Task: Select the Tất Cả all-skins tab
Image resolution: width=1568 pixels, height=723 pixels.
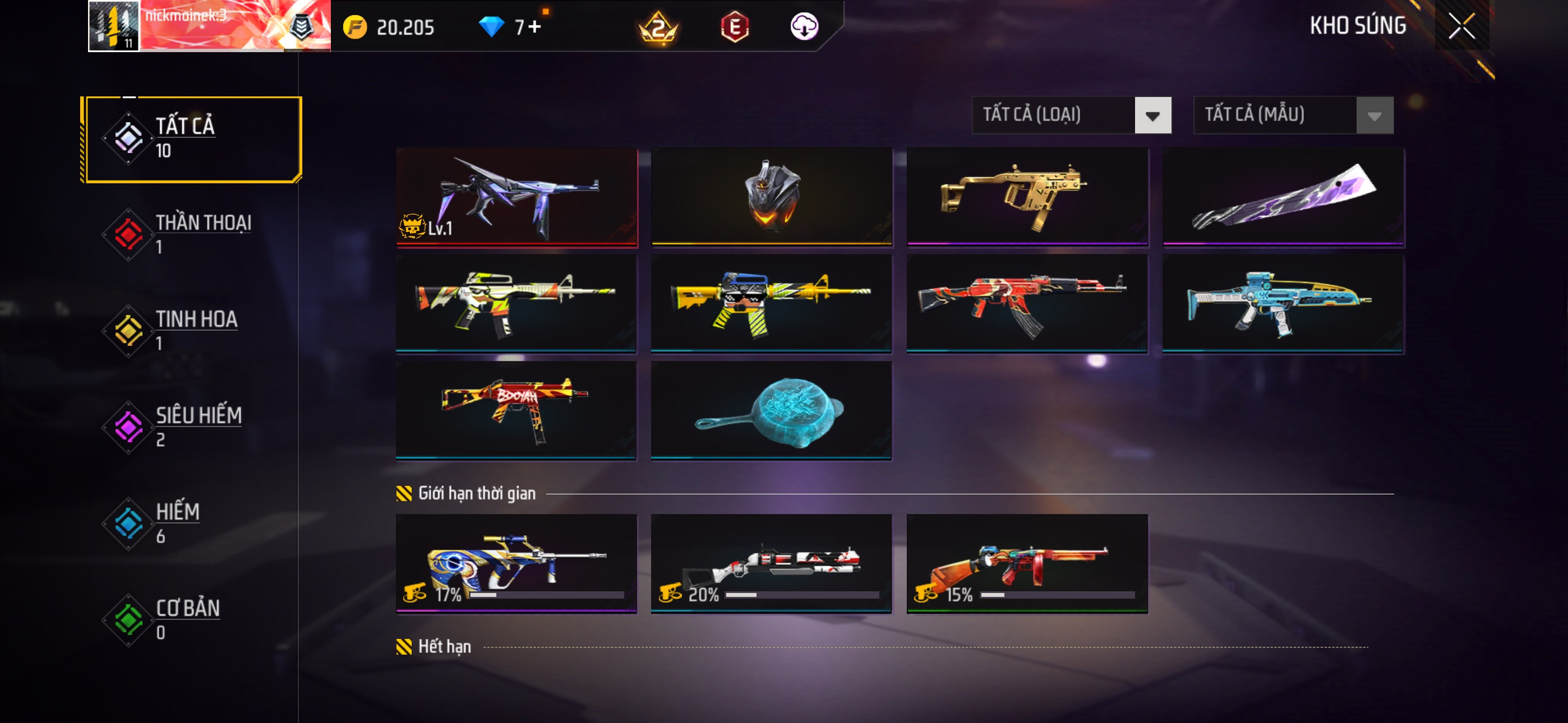Action: tap(192, 139)
